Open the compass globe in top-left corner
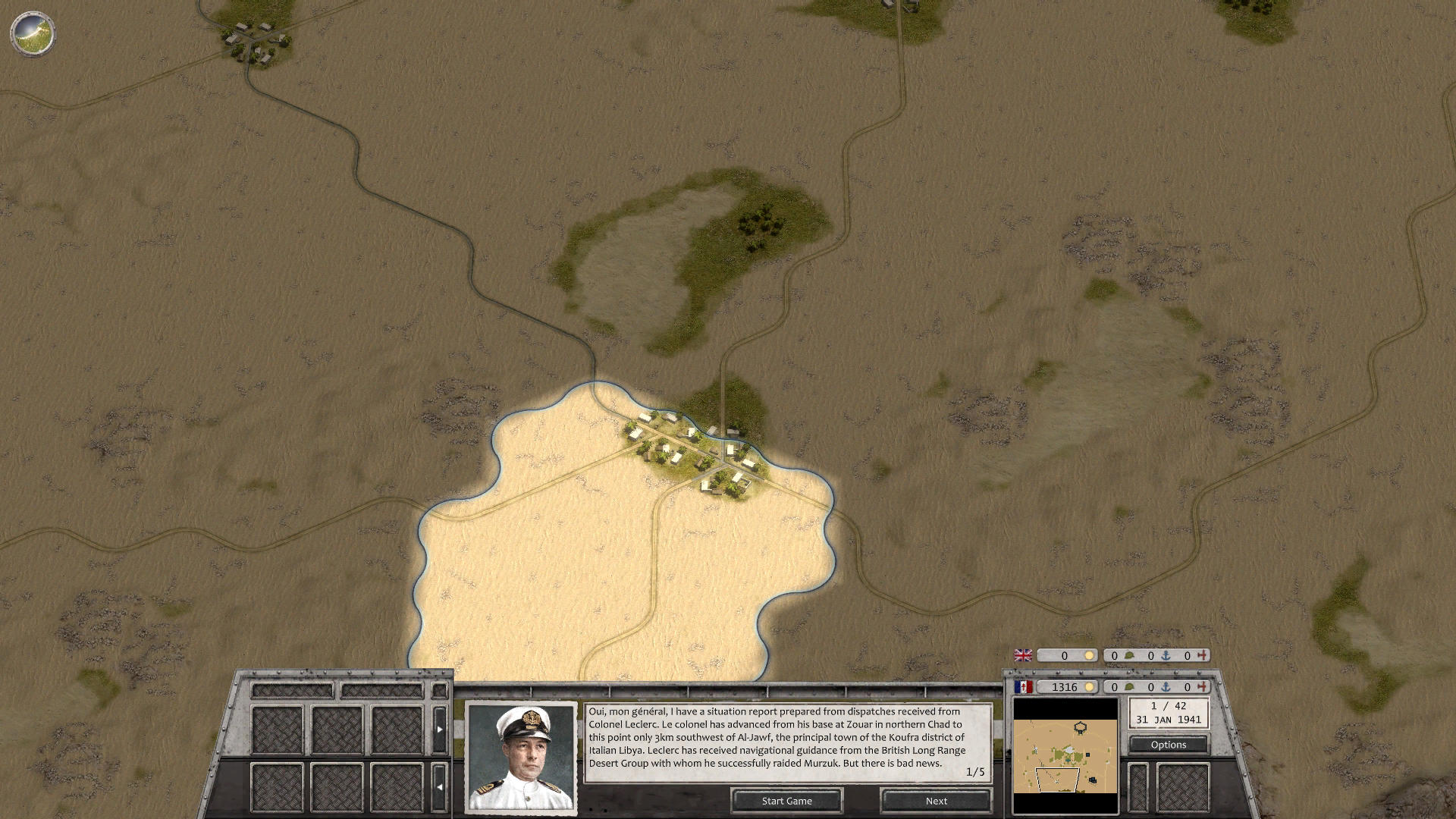Image resolution: width=1456 pixels, height=819 pixels. point(33,34)
